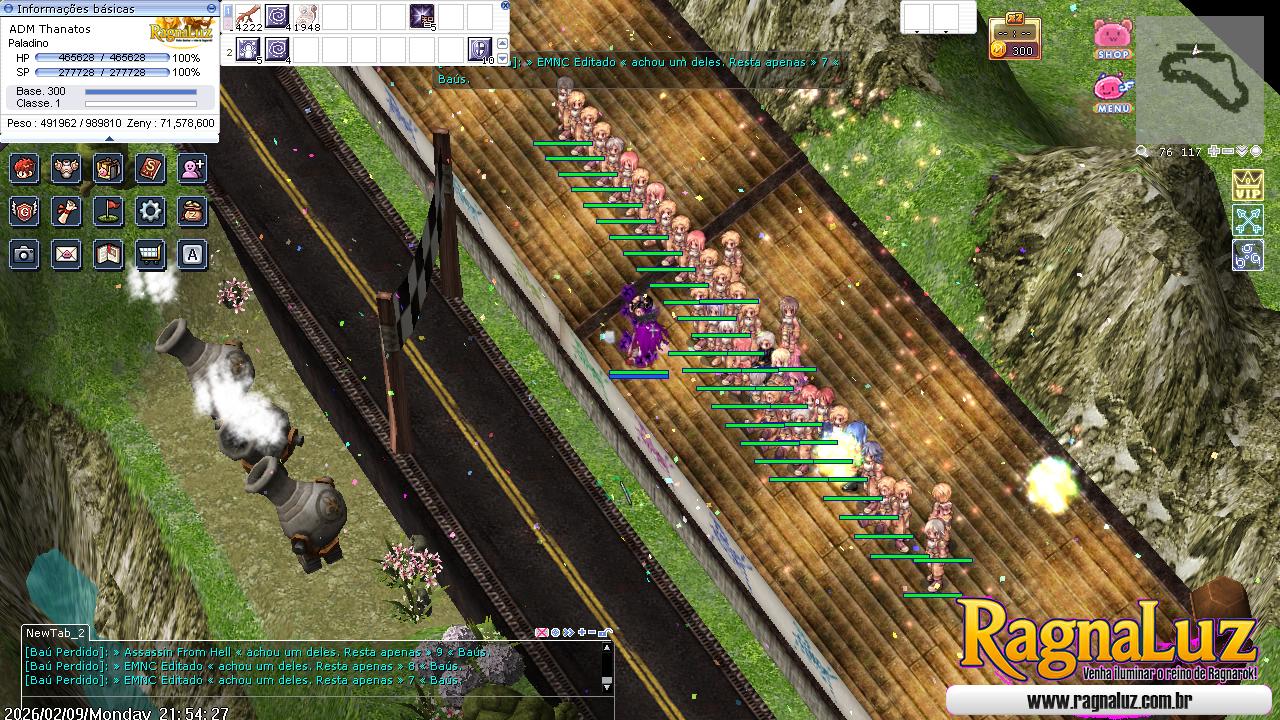Screen dimensions: 1280x720
Task: Use the shield cross skill in hotbar
Action: pyautogui.click(x=480, y=48)
